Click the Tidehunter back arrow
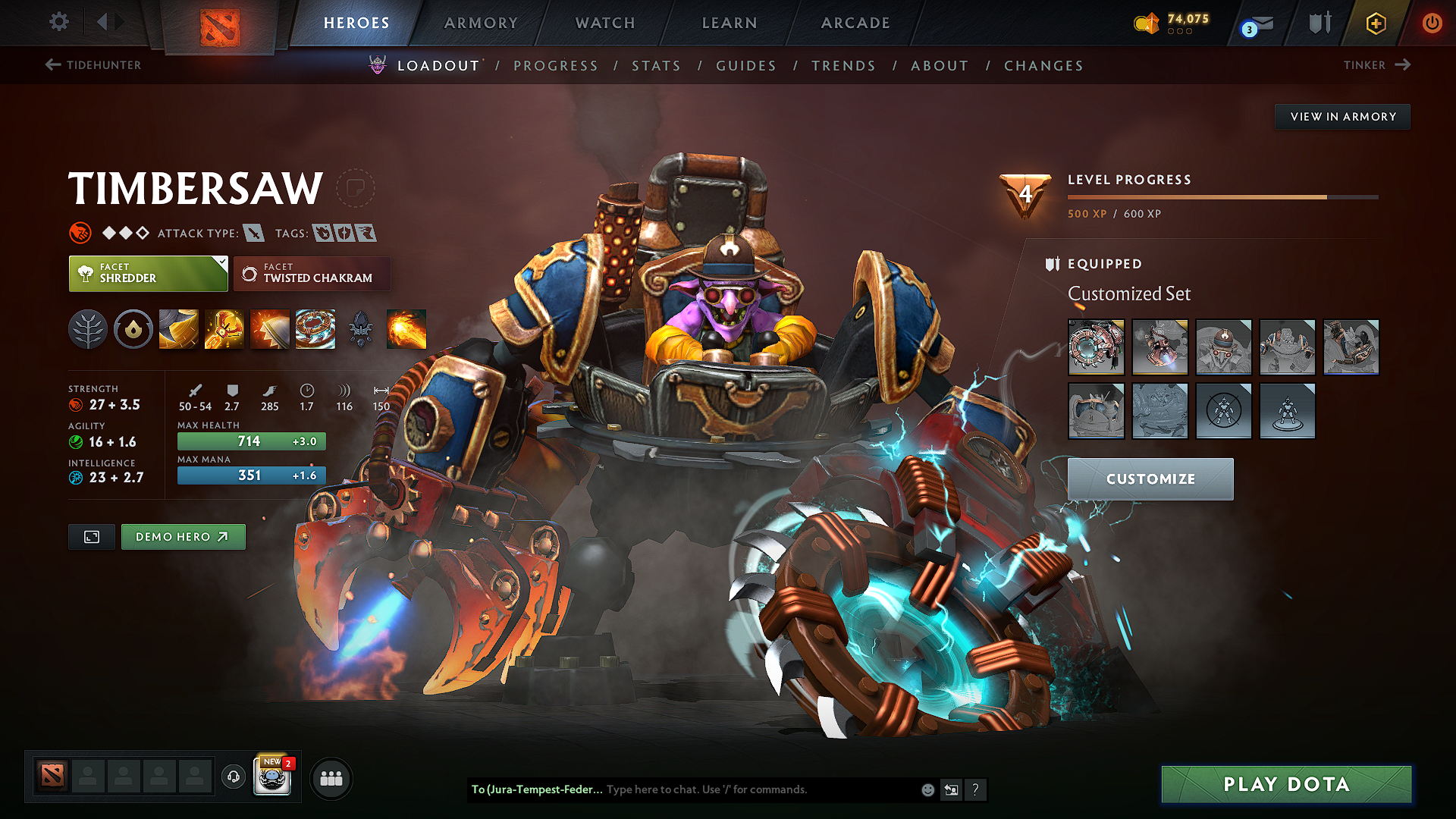 (x=52, y=65)
